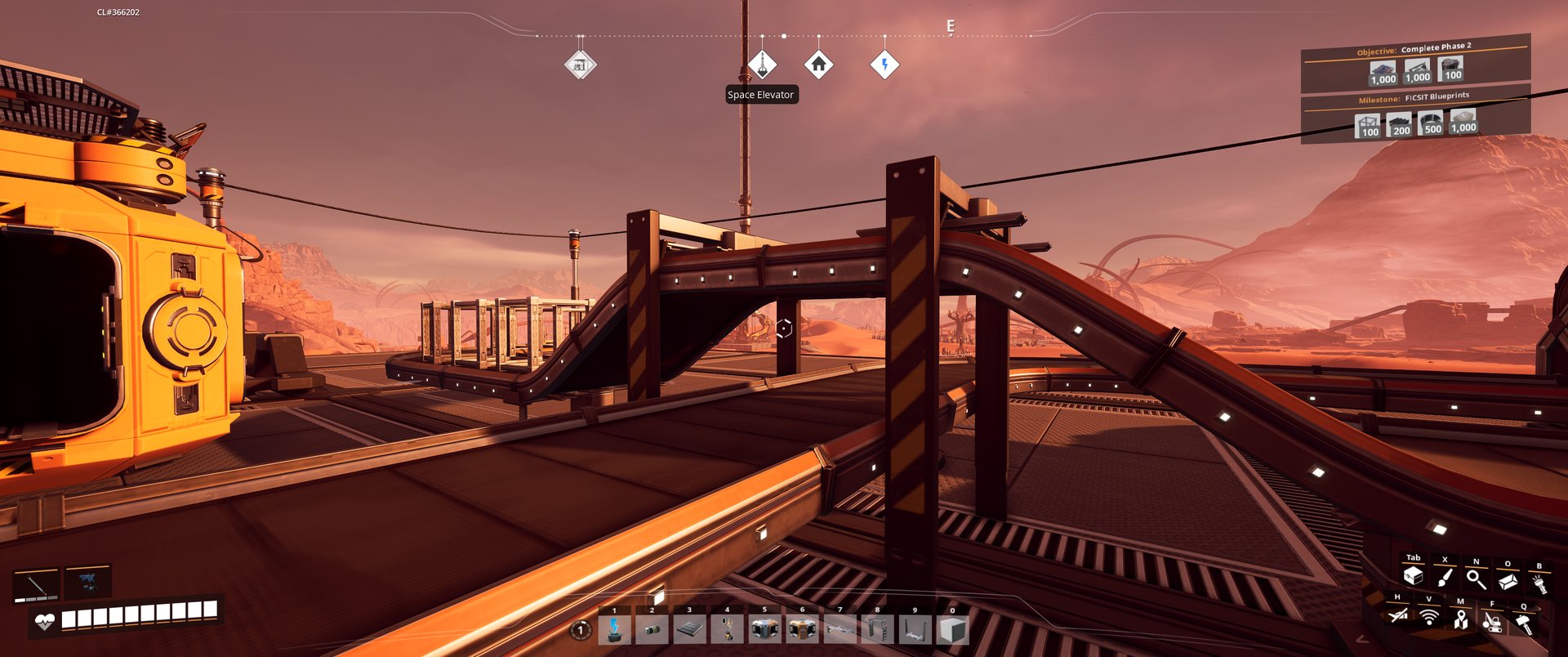Open the Codex envelope icon
Image resolution: width=1568 pixels, height=657 pixels.
(x=1508, y=582)
